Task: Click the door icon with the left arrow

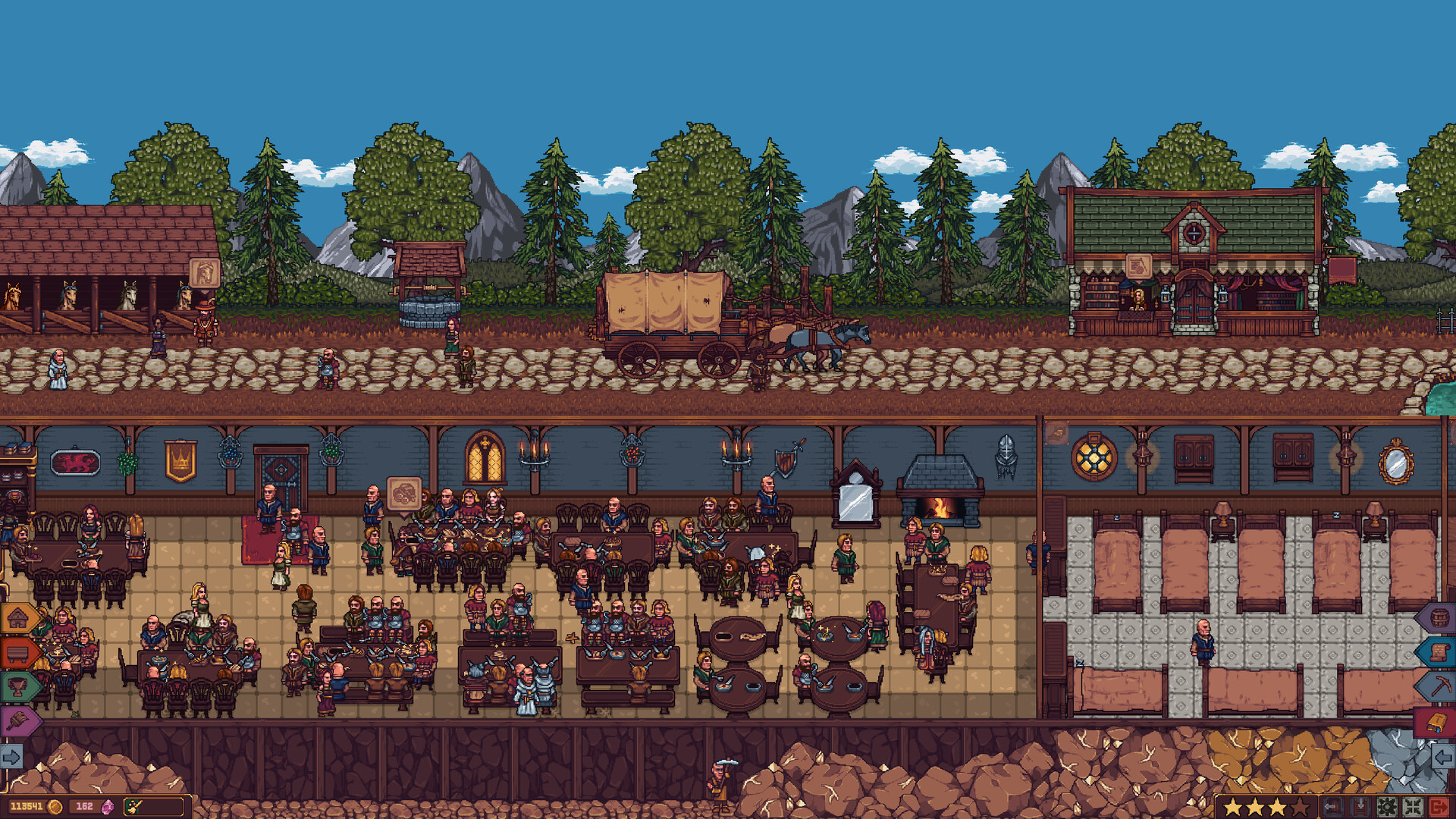Action: click(1331, 807)
